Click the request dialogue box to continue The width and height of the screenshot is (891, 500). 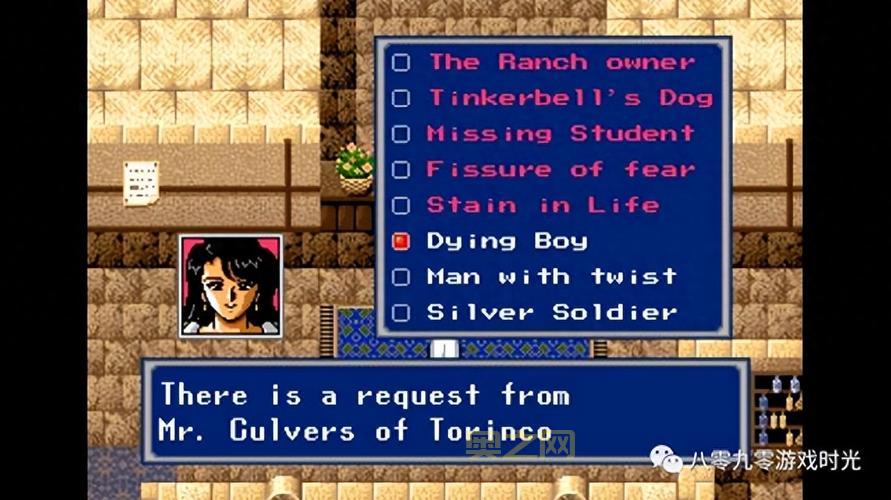(445, 412)
